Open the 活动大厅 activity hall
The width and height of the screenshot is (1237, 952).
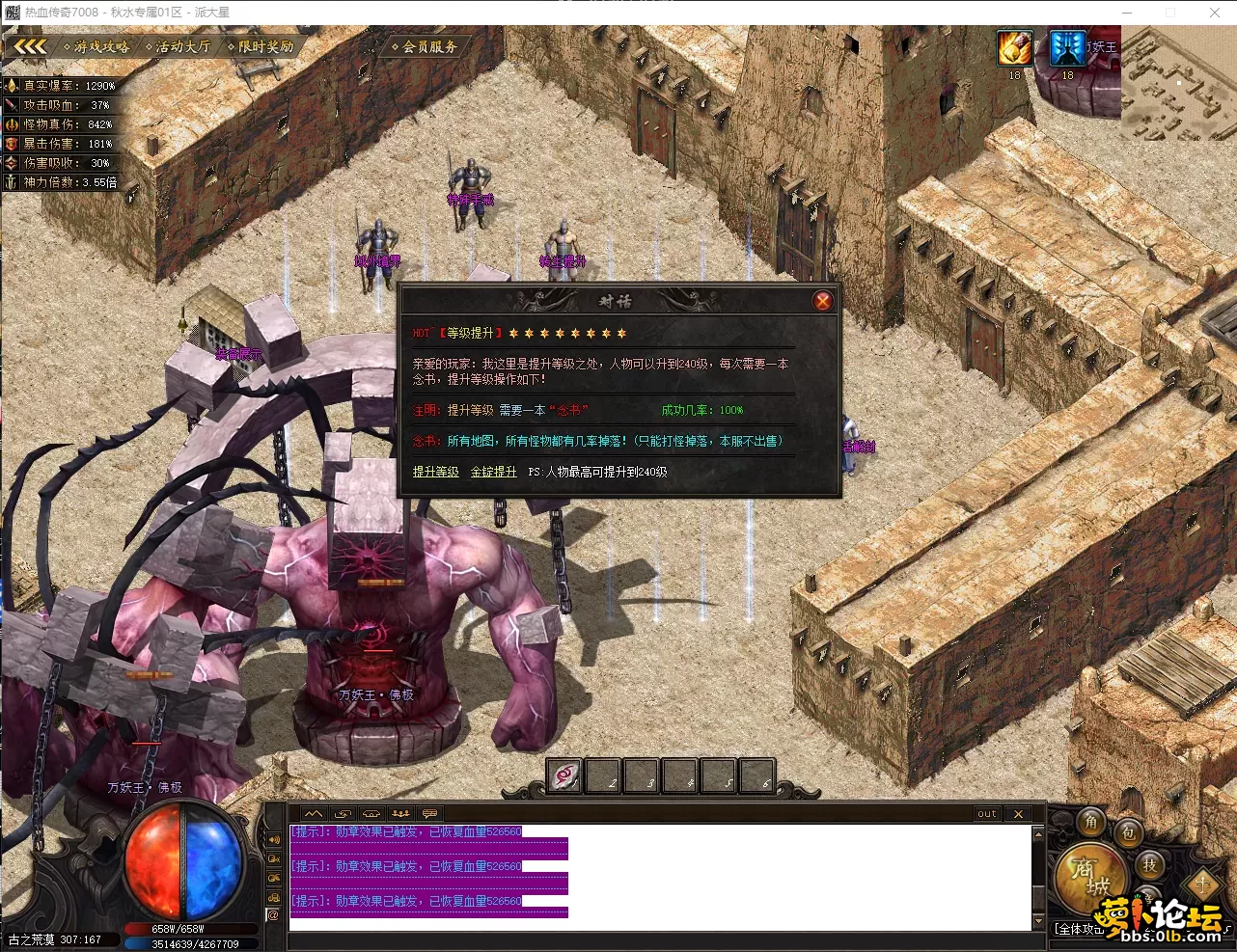pyautogui.click(x=178, y=46)
